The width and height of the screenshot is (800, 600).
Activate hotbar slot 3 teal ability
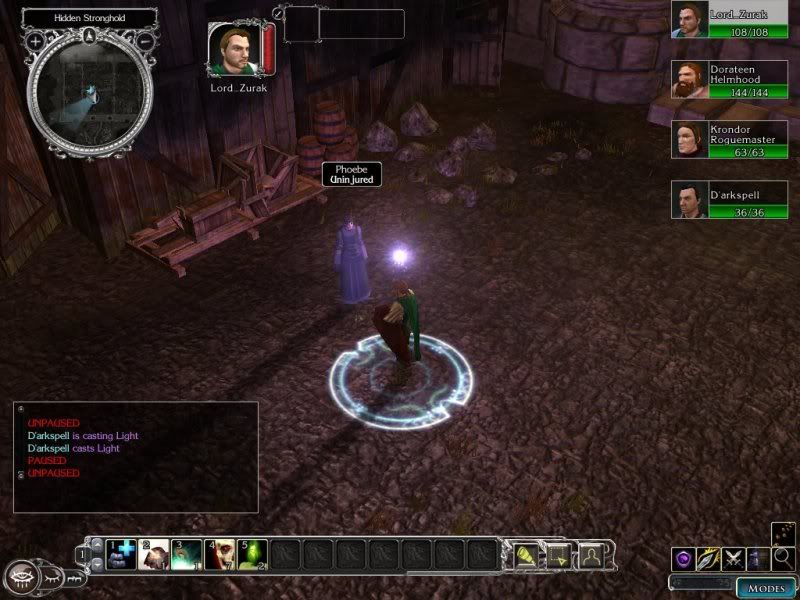[x=185, y=553]
